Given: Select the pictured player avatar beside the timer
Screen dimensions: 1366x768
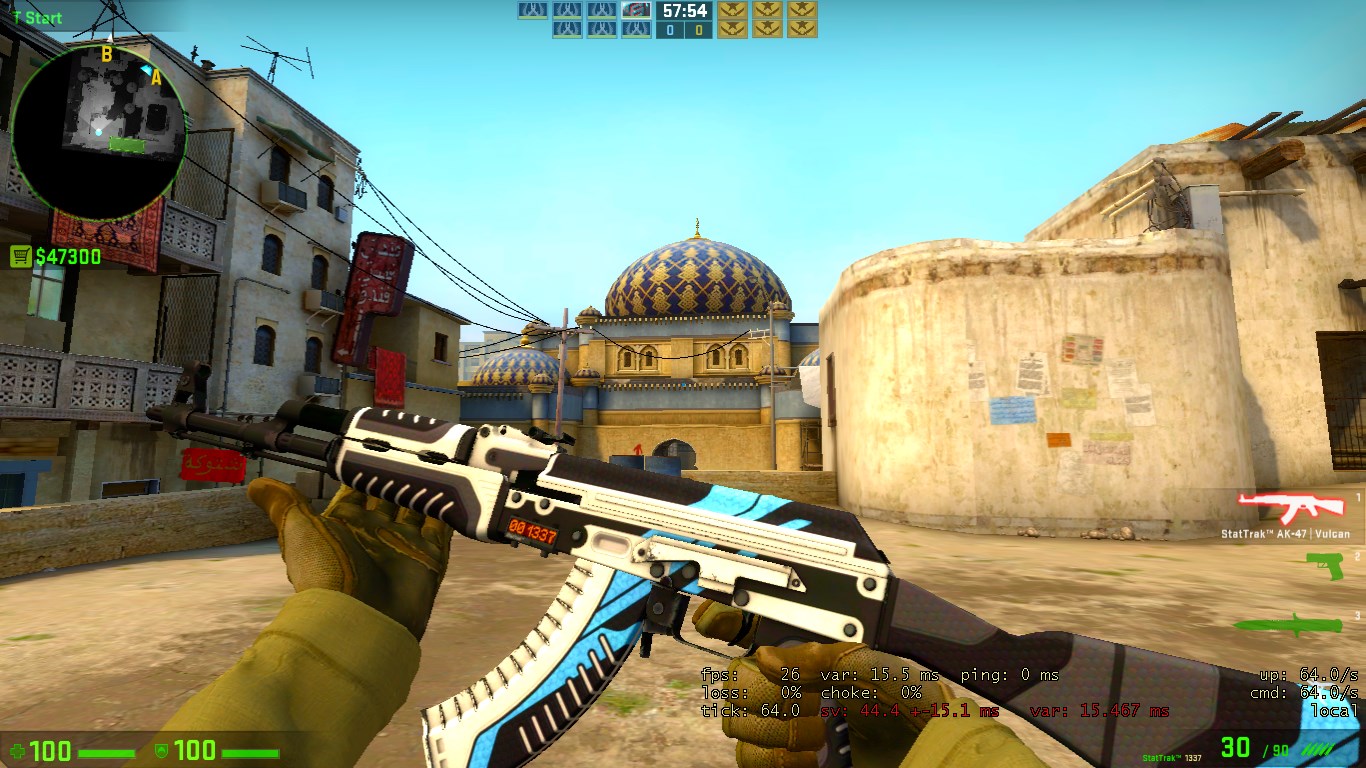Looking at the screenshot, I should coord(636,11).
